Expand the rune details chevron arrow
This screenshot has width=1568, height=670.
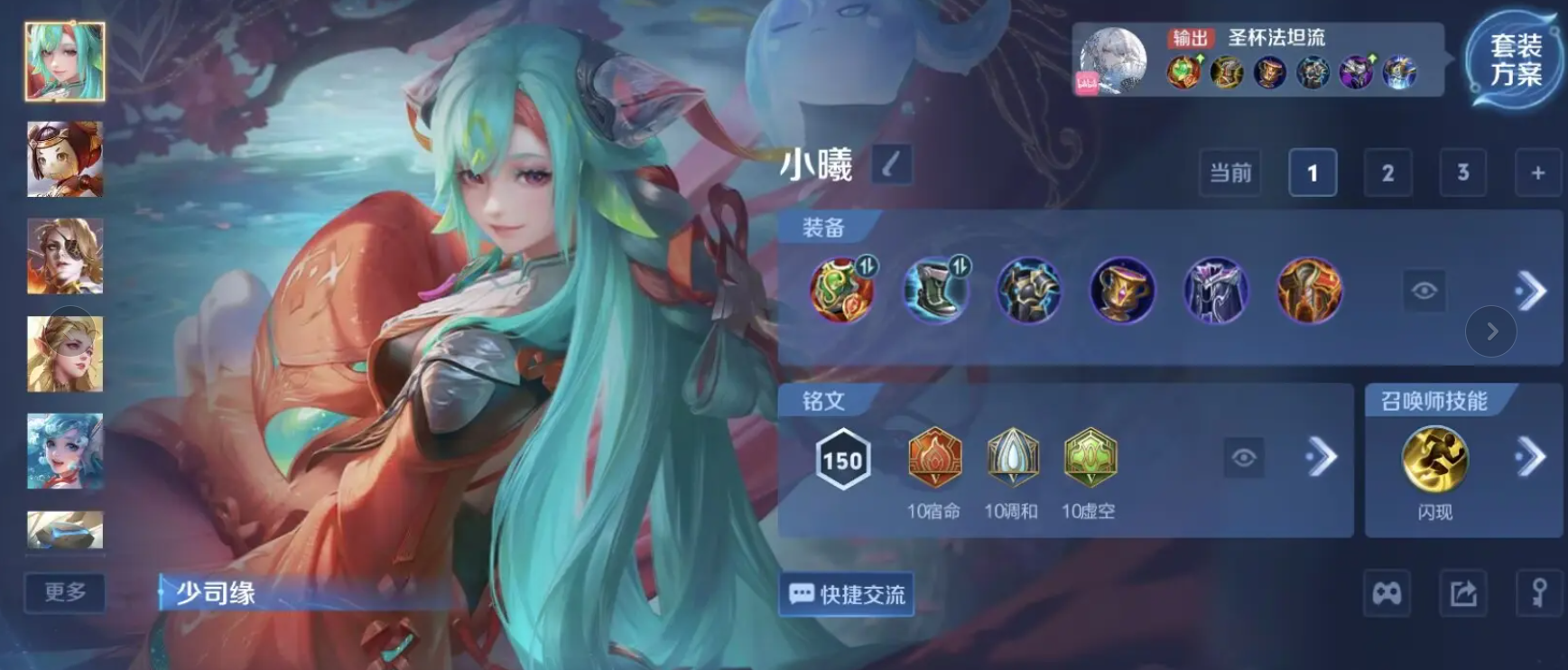pyautogui.click(x=1321, y=458)
